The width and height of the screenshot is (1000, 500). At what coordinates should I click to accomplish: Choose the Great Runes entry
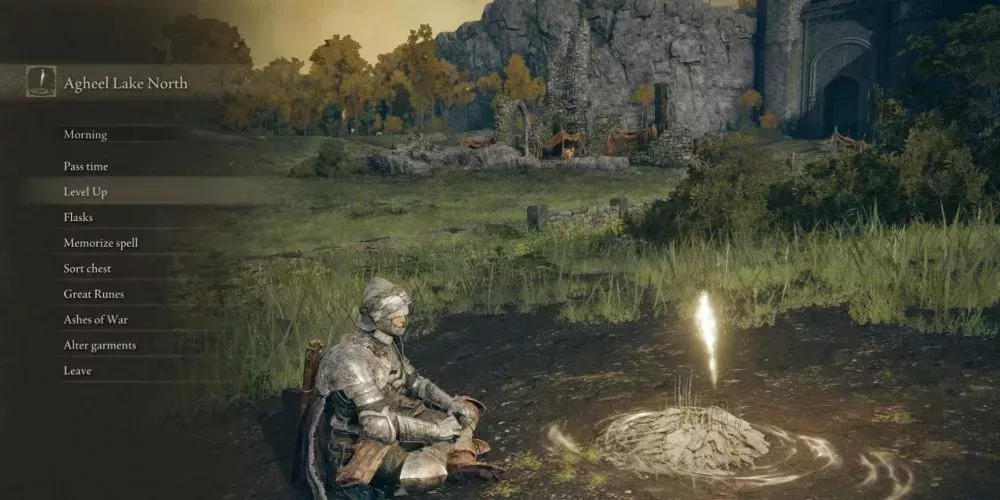point(93,294)
